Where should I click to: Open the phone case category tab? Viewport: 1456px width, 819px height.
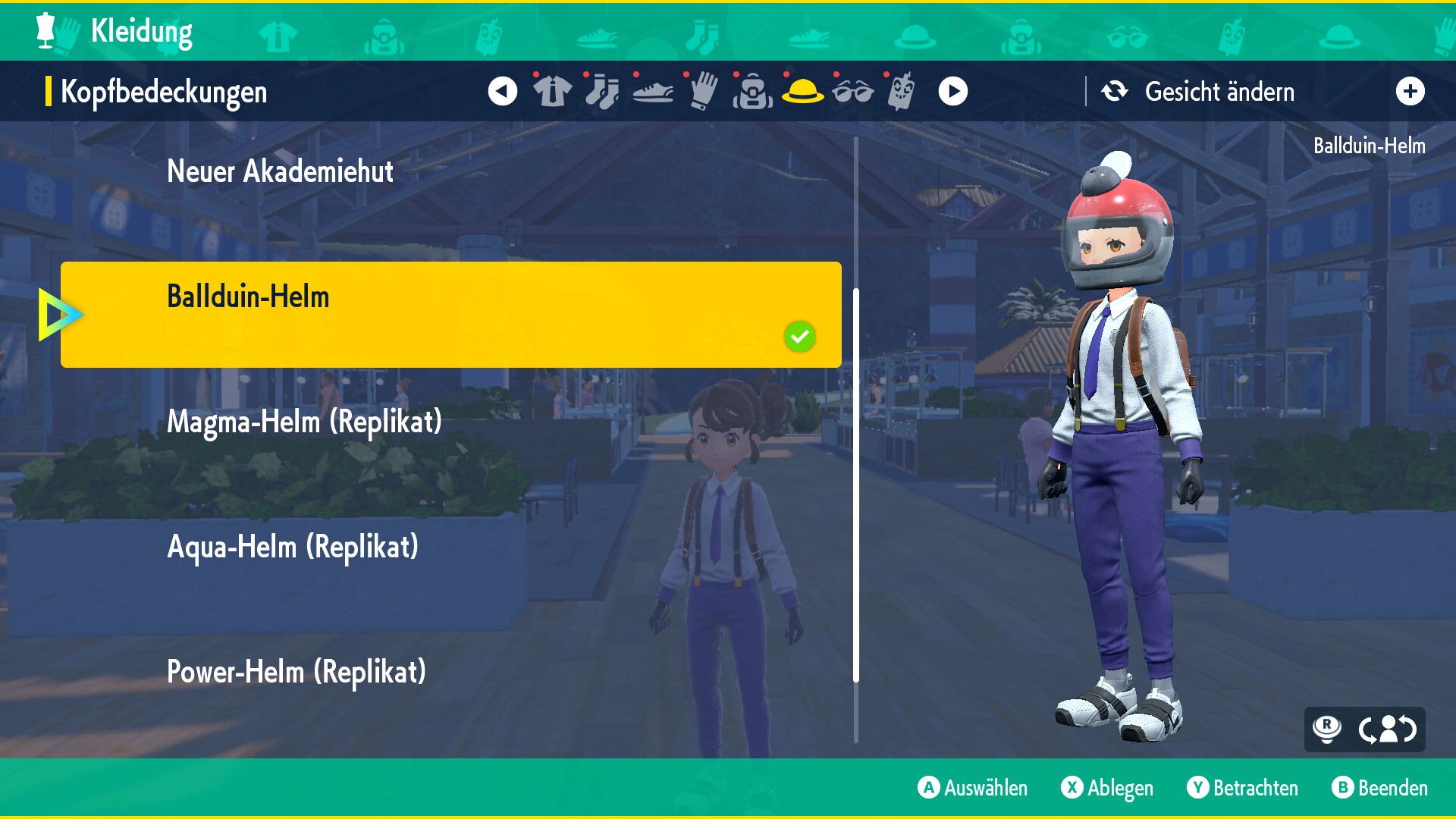tap(901, 92)
